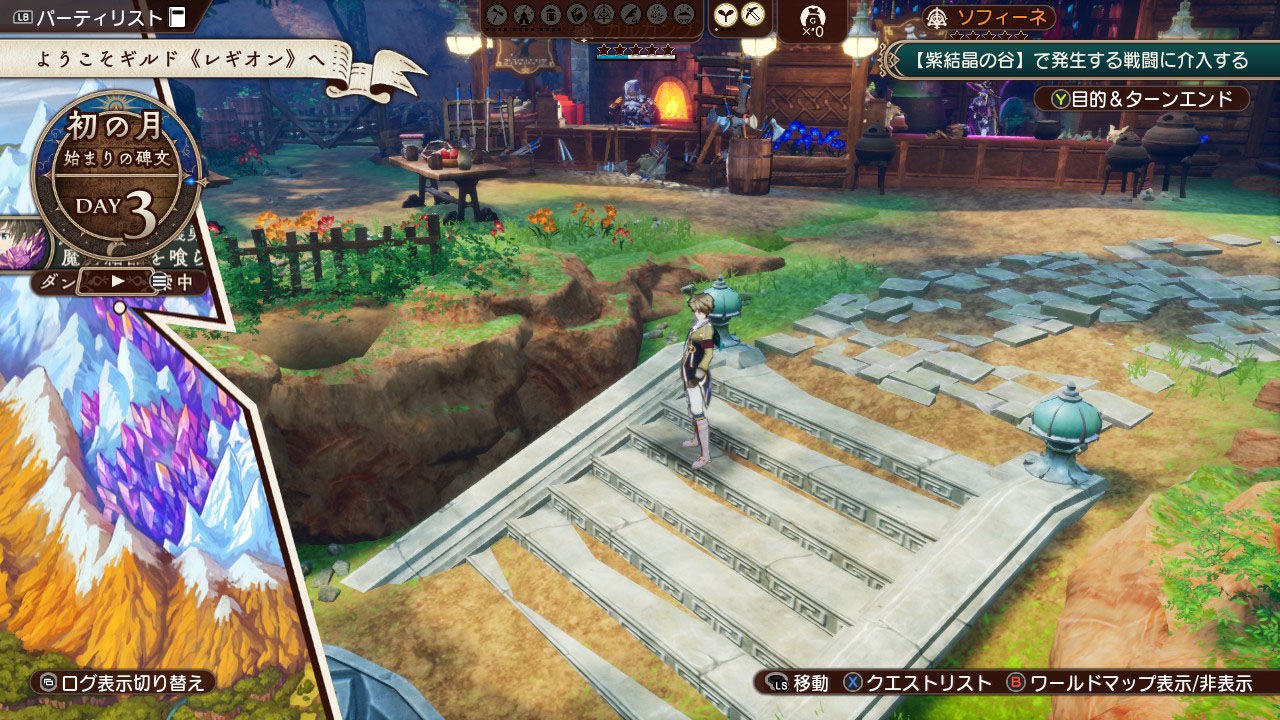Select the axe facility icon

(x=497, y=15)
